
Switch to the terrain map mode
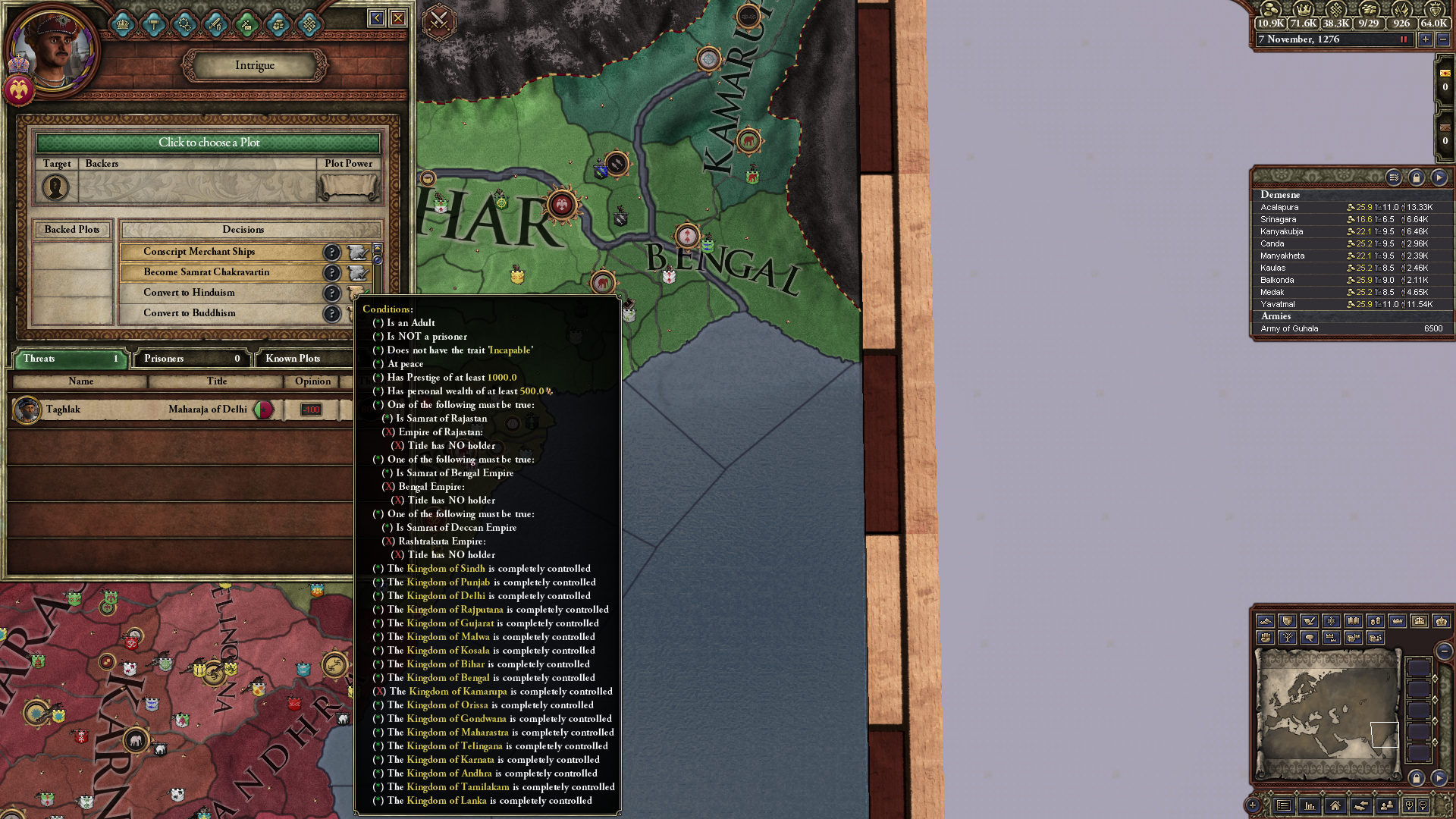[1265, 622]
